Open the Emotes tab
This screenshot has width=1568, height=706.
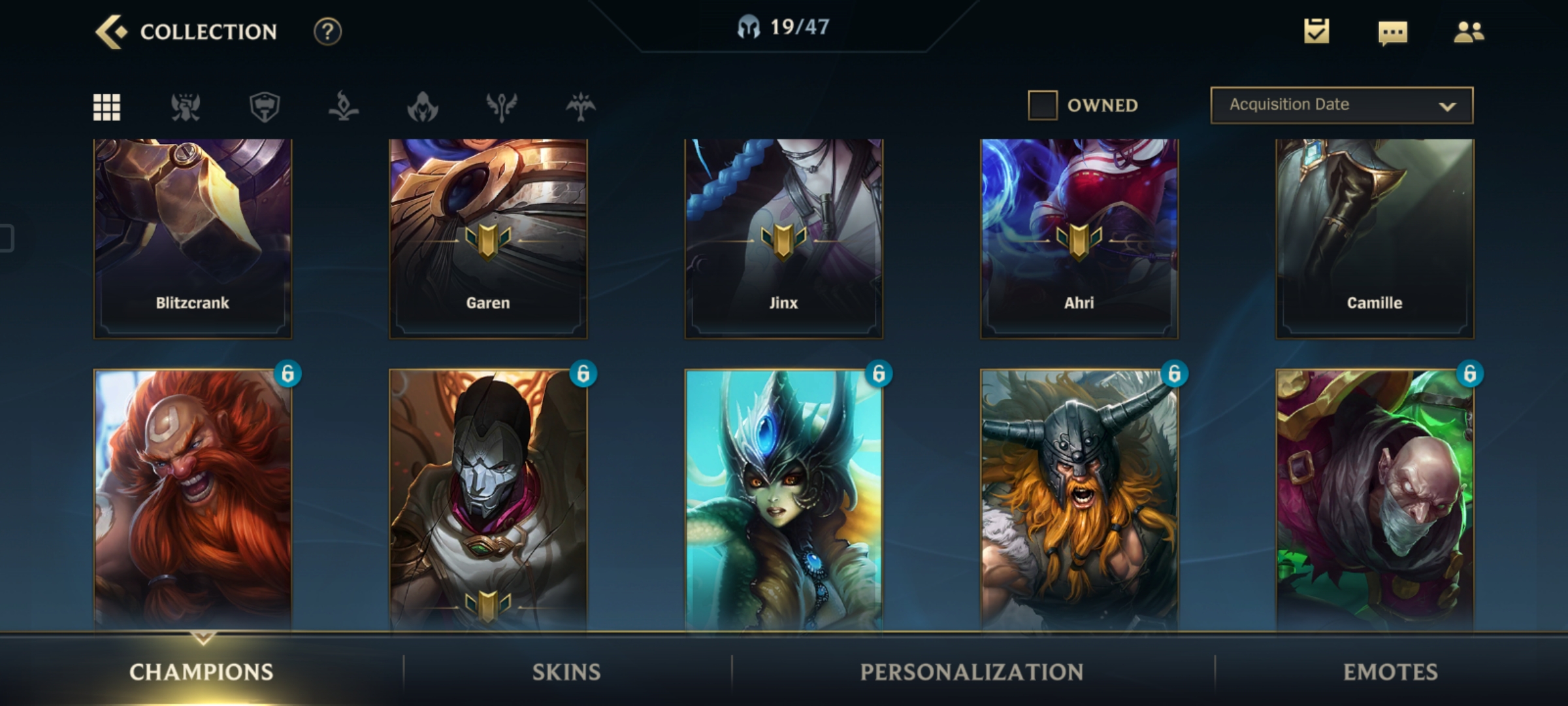tap(1390, 672)
